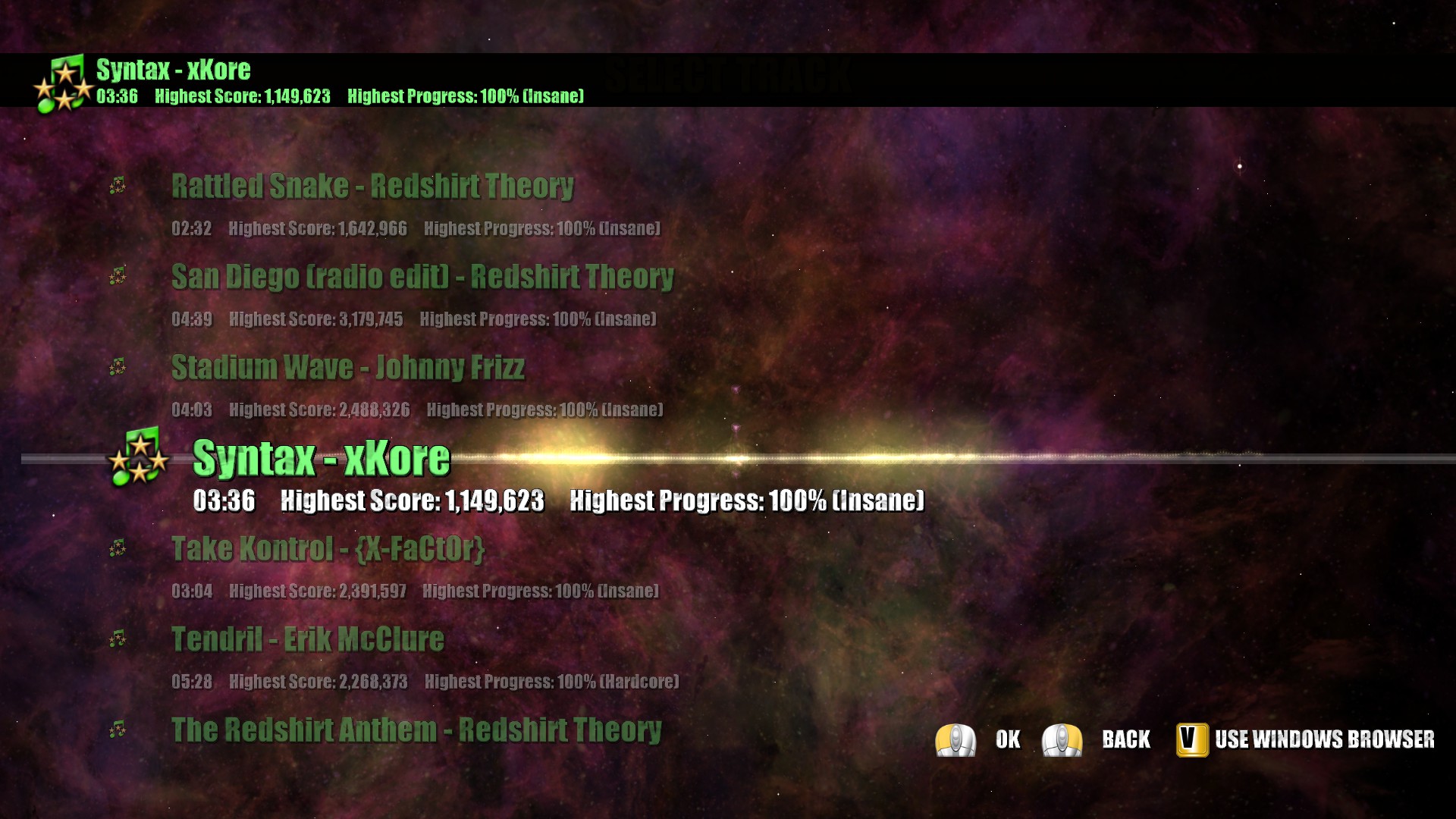Choose San Diego (radio edit) track

coord(422,278)
